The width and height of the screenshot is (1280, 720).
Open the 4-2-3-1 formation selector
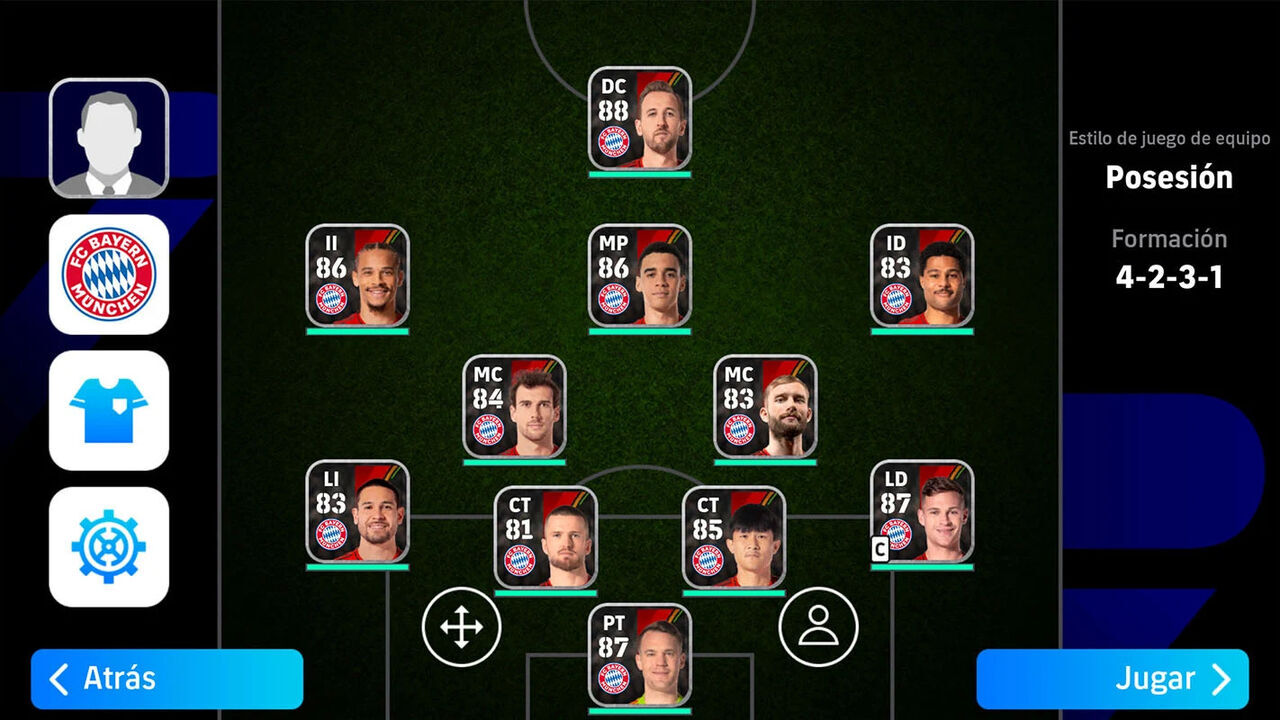click(x=1170, y=277)
